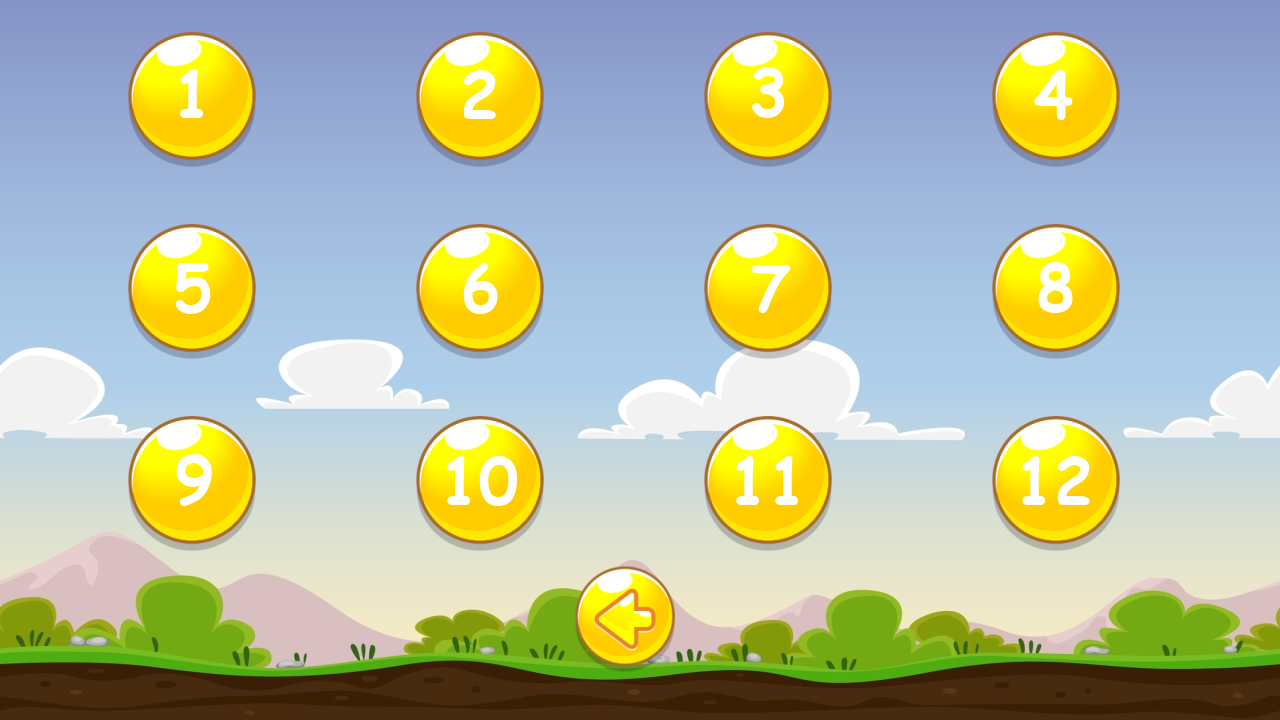Open level 2
Image resolution: width=1280 pixels, height=720 pixels.
pos(478,95)
